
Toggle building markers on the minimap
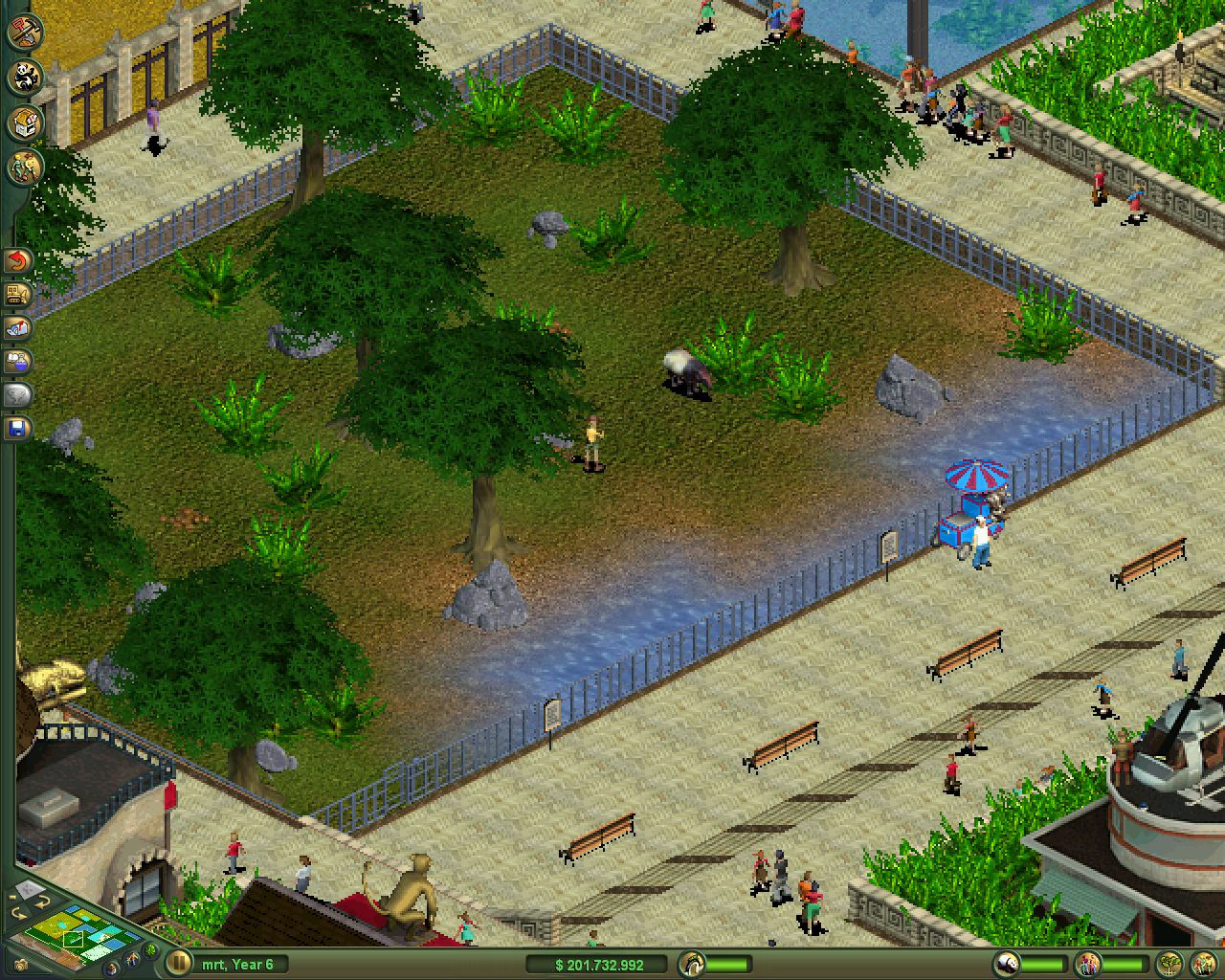[x=111, y=969]
